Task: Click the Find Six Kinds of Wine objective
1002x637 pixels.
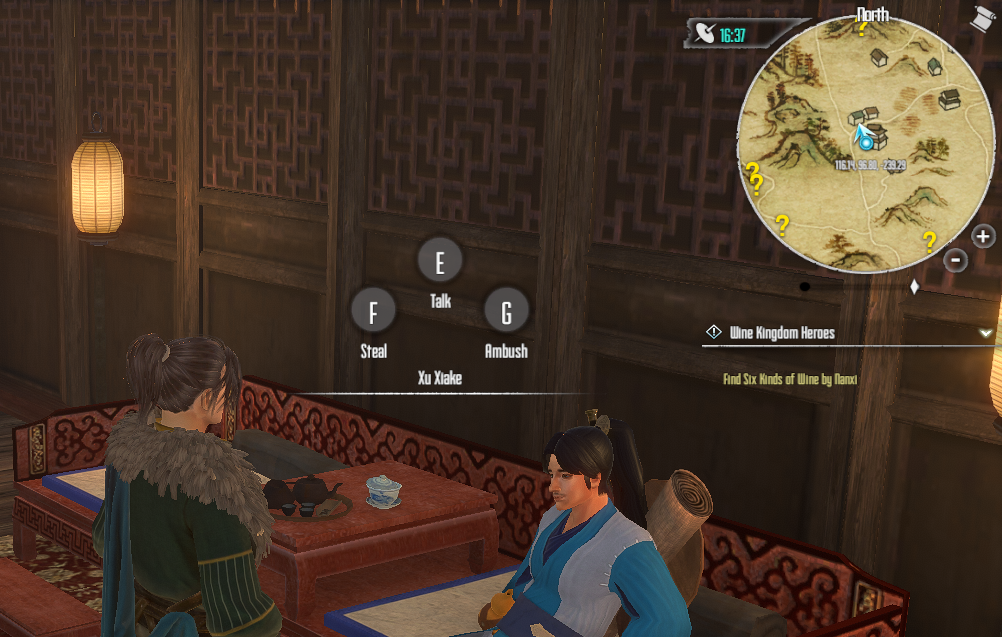Action: [x=790, y=380]
